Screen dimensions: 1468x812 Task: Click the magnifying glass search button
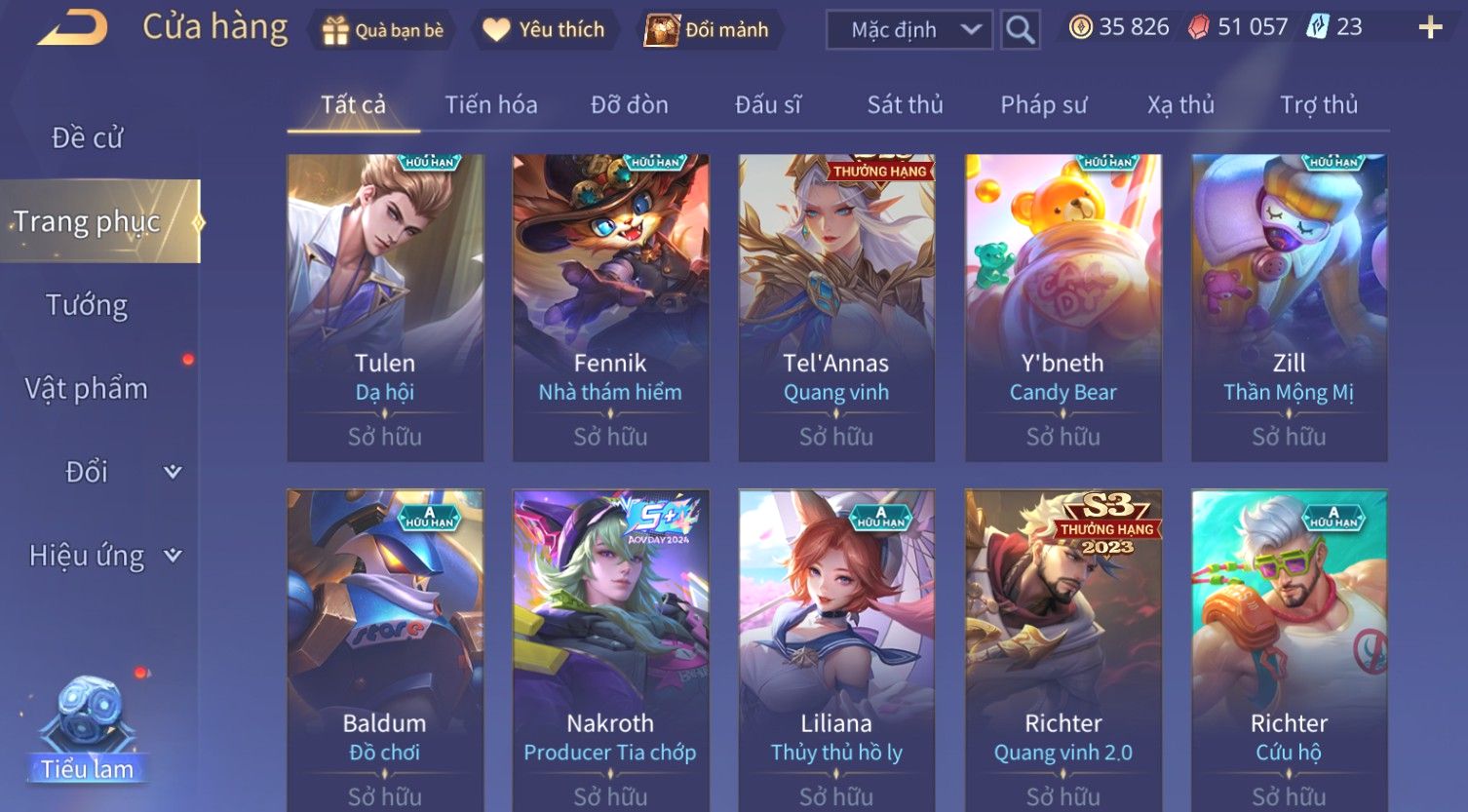point(1020,30)
